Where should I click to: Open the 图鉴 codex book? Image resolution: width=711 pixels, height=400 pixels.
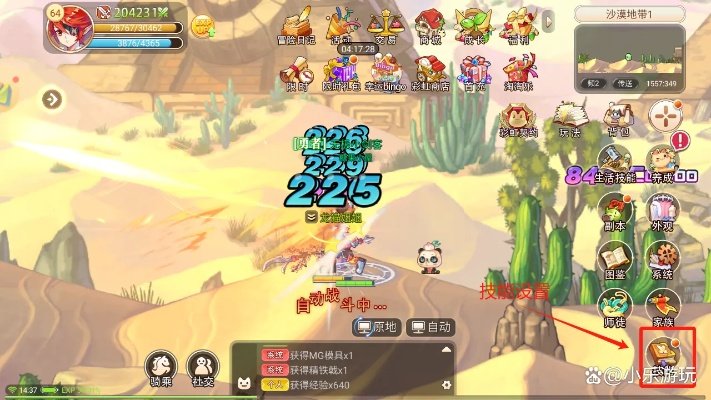[x=616, y=258]
